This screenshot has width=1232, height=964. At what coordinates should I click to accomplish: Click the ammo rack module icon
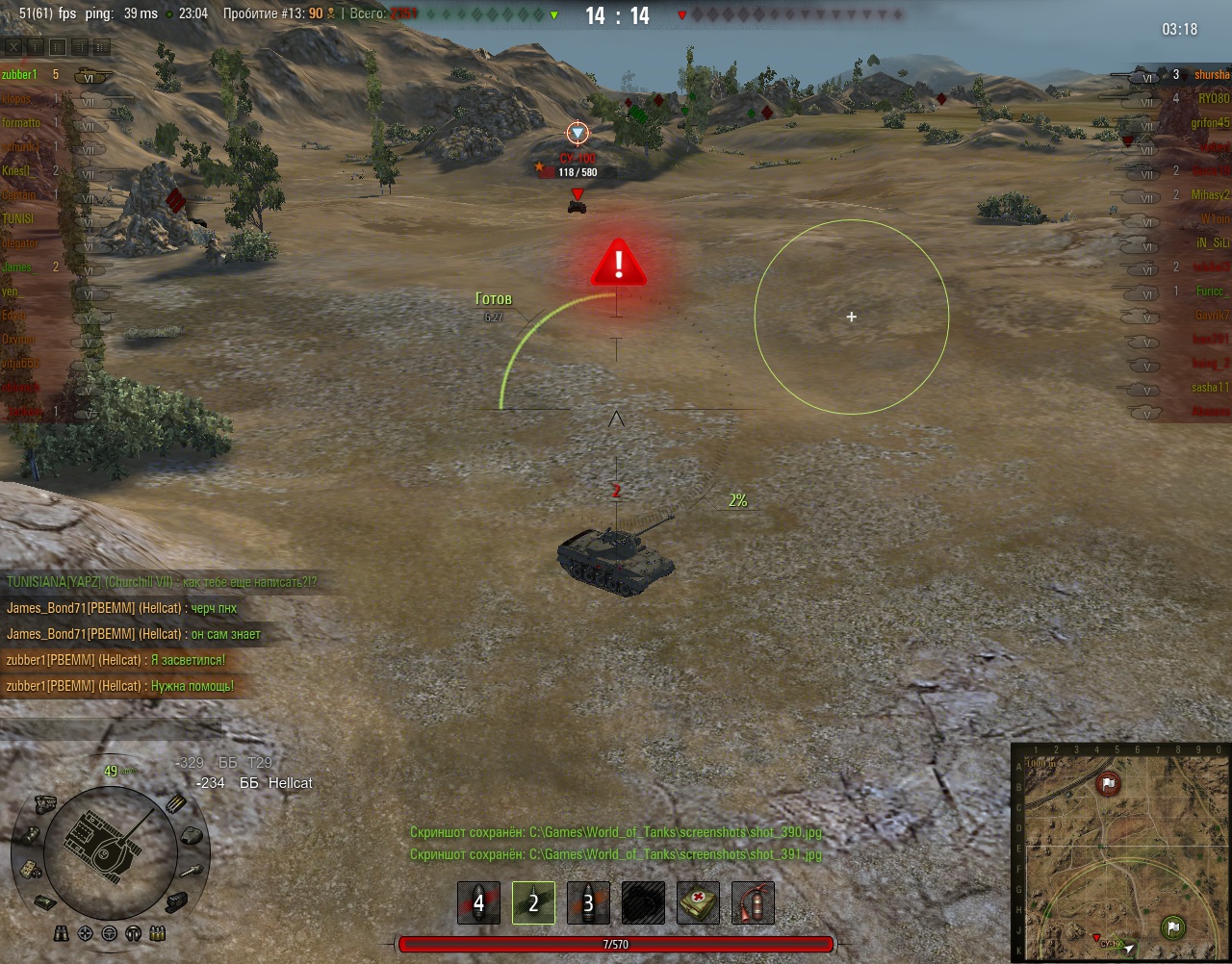[x=177, y=803]
